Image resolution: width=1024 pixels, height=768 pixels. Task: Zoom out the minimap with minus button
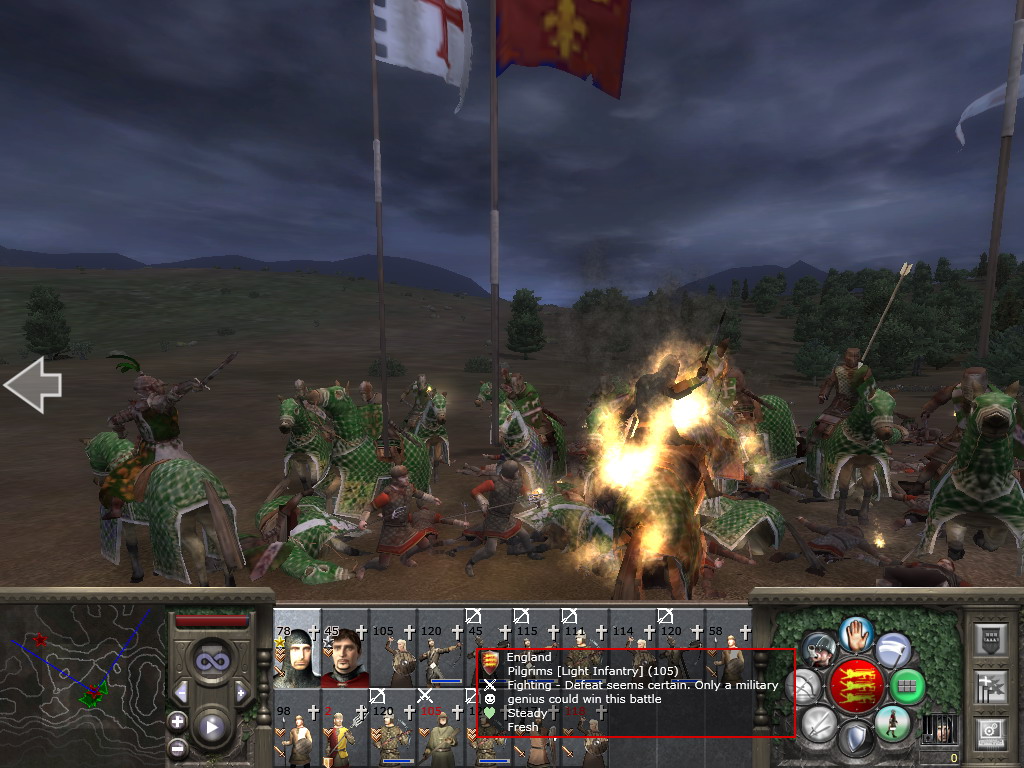(x=178, y=747)
